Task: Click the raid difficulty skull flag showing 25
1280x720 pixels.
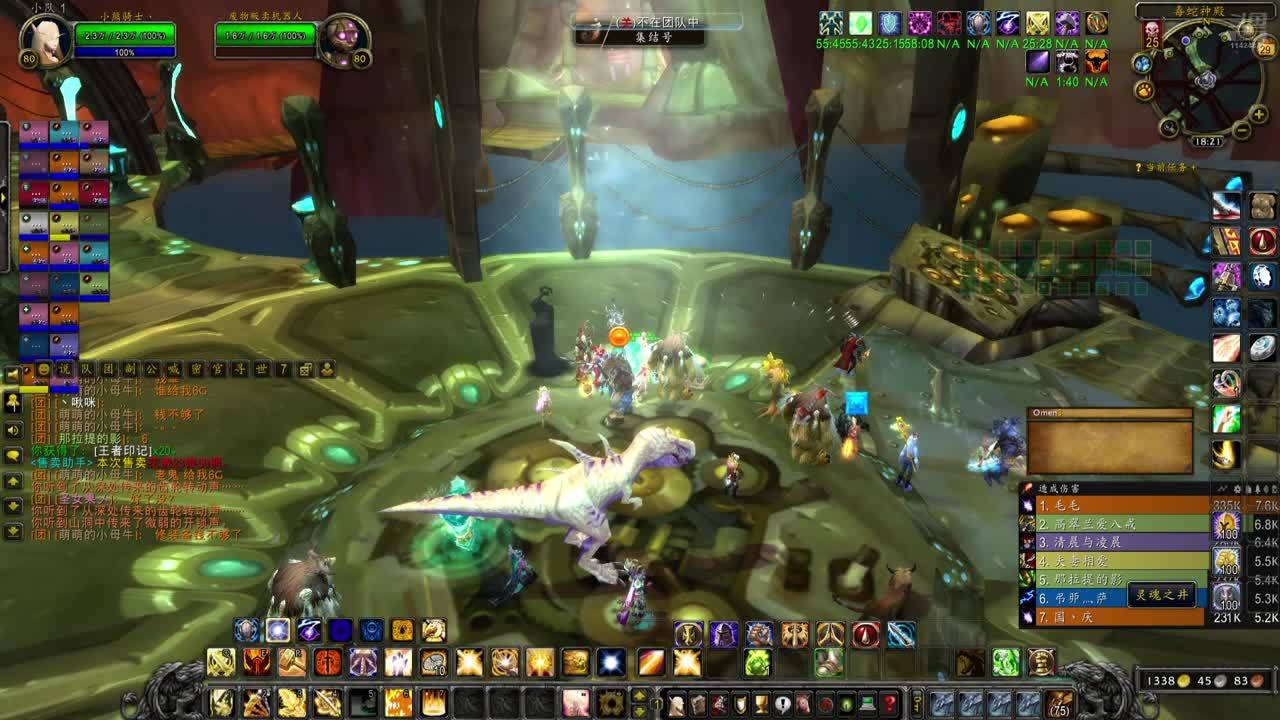Action: (x=1152, y=35)
